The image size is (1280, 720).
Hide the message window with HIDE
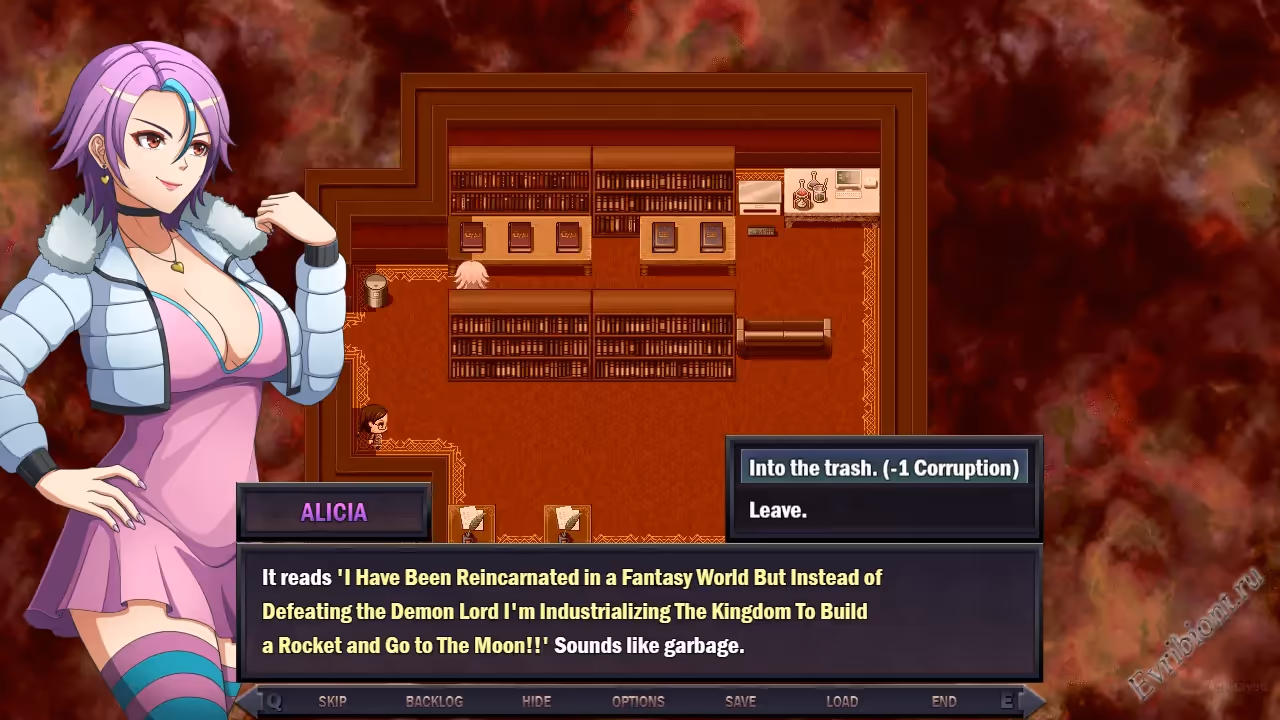pos(536,701)
